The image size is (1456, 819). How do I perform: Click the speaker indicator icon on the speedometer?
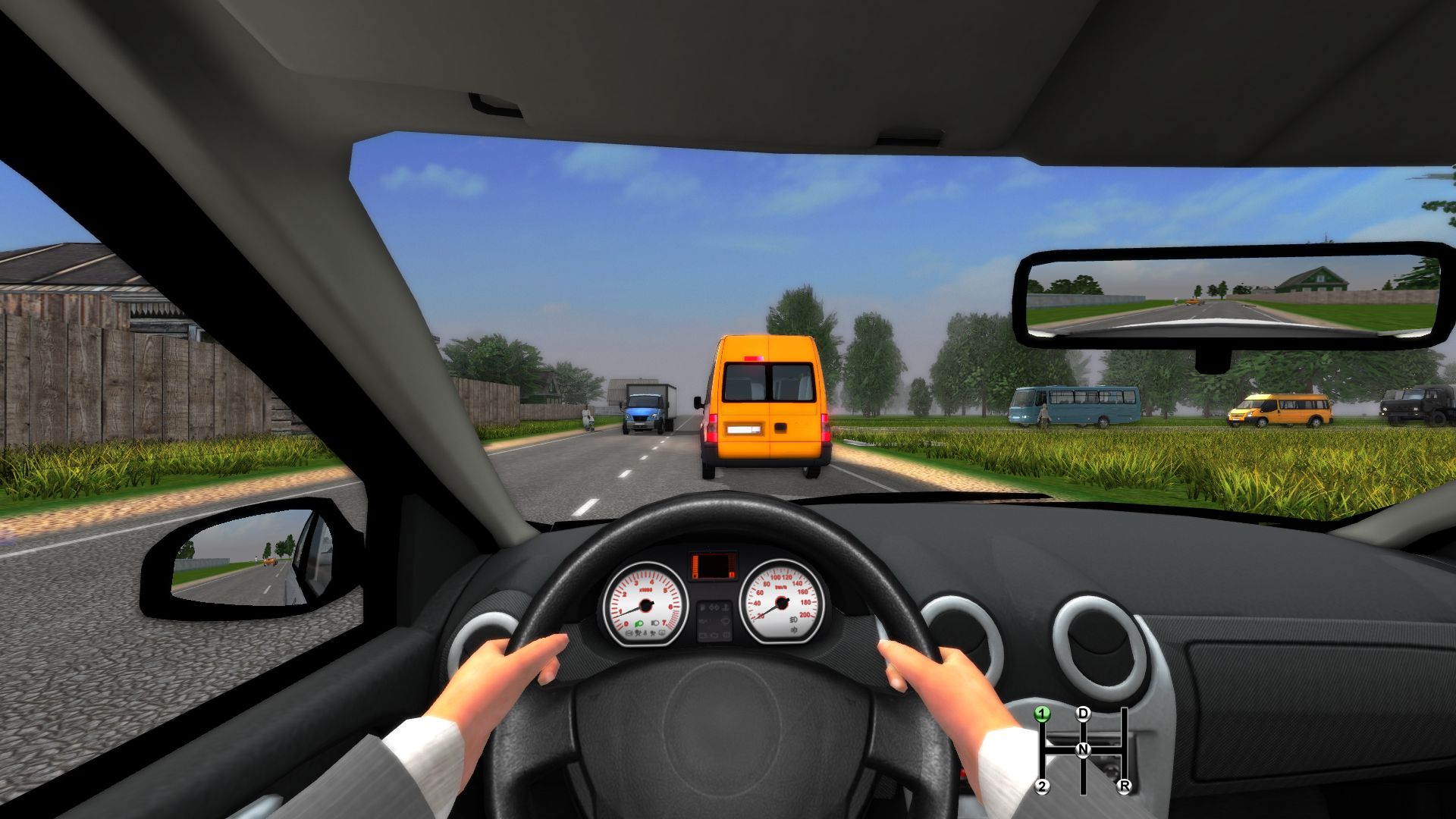pos(795,630)
